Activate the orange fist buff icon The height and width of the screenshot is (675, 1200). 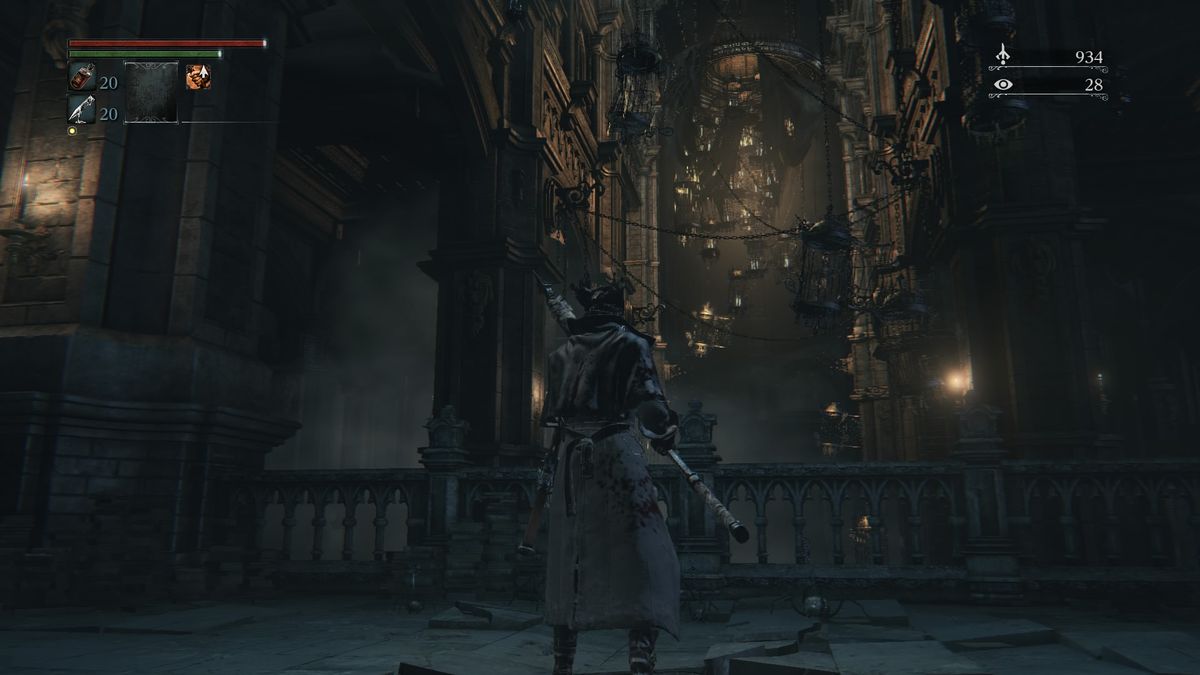[198, 77]
